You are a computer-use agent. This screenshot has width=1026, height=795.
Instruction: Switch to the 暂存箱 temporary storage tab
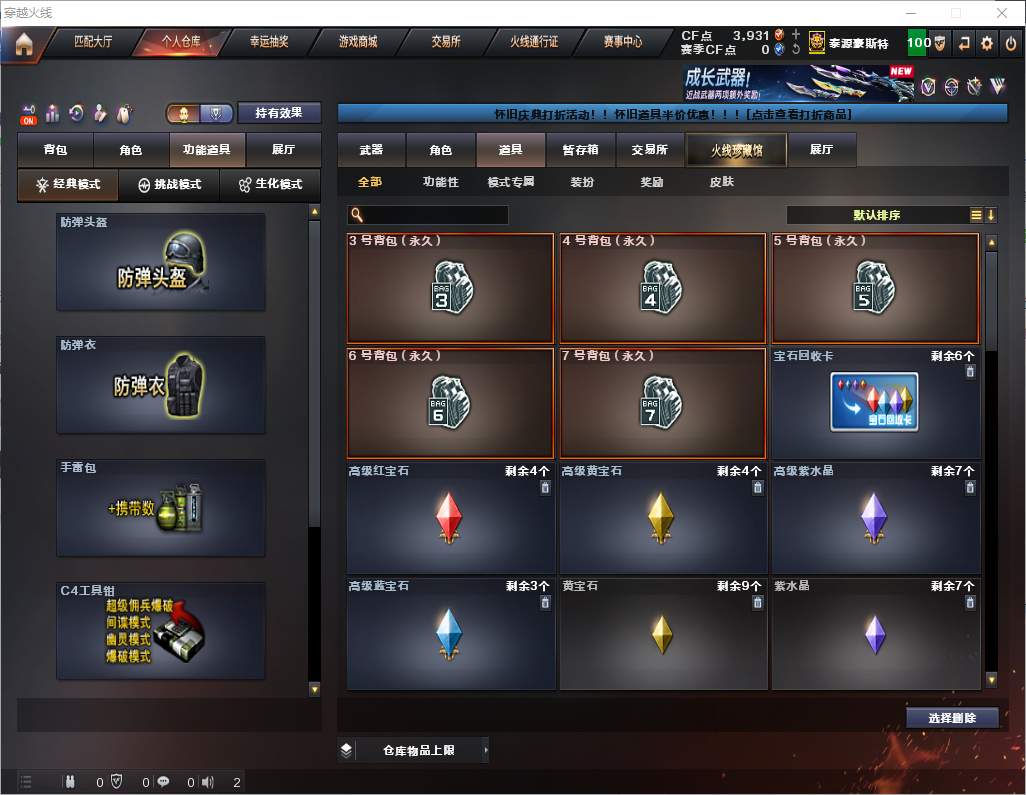pos(580,150)
